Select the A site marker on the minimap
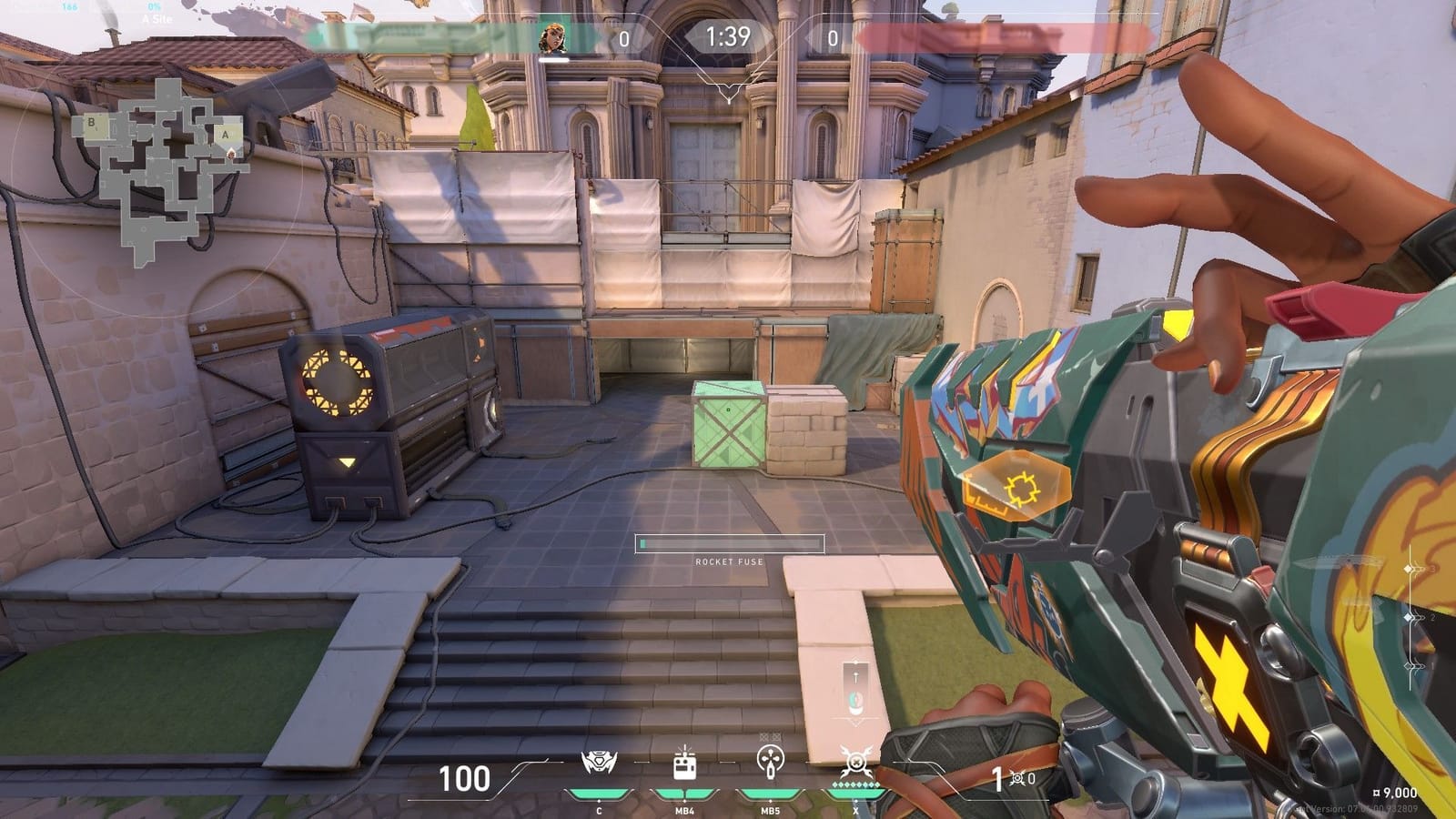Viewport: 1456px width, 819px height. click(225, 135)
